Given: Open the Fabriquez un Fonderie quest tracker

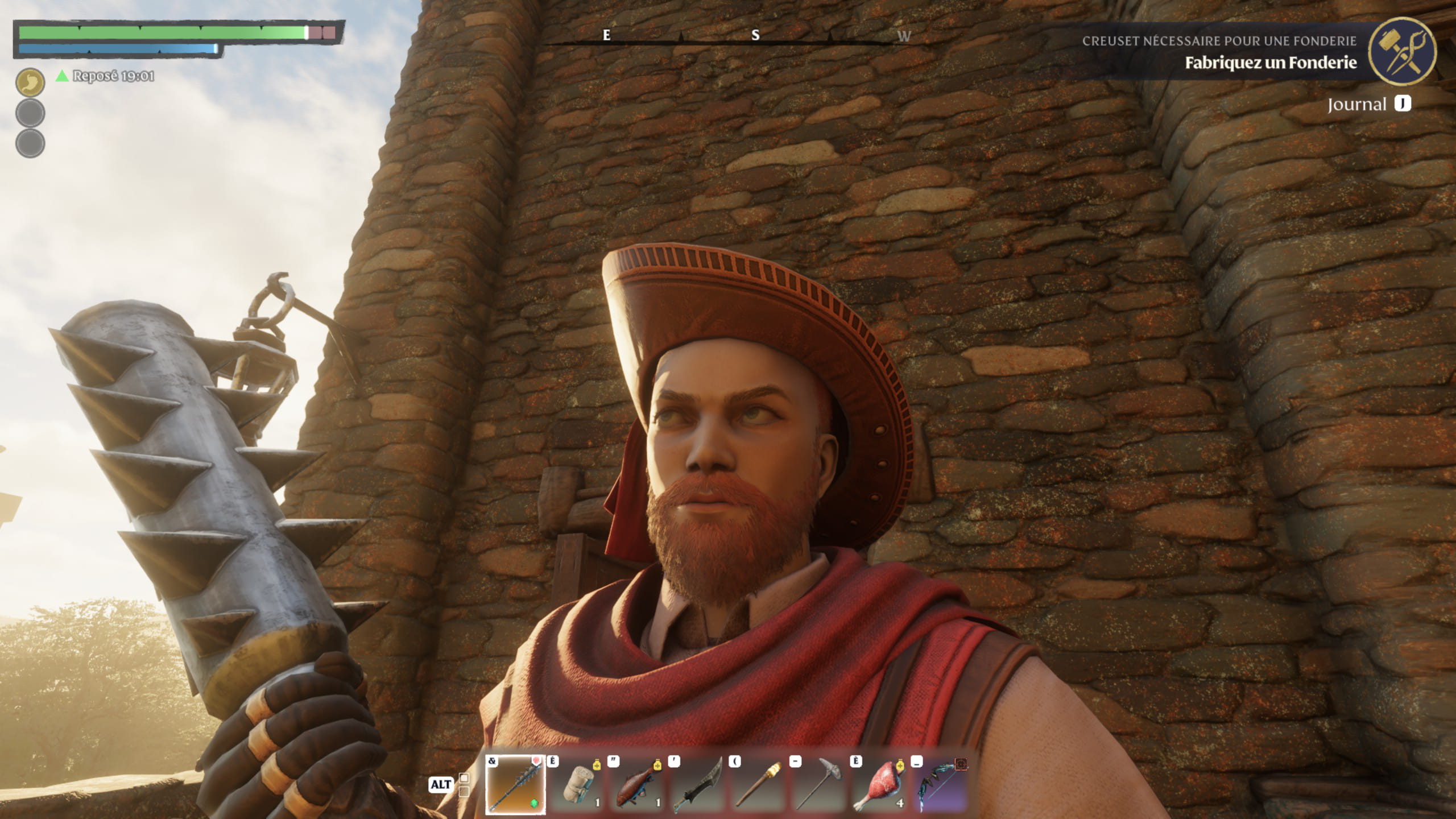Looking at the screenshot, I should (1270, 63).
